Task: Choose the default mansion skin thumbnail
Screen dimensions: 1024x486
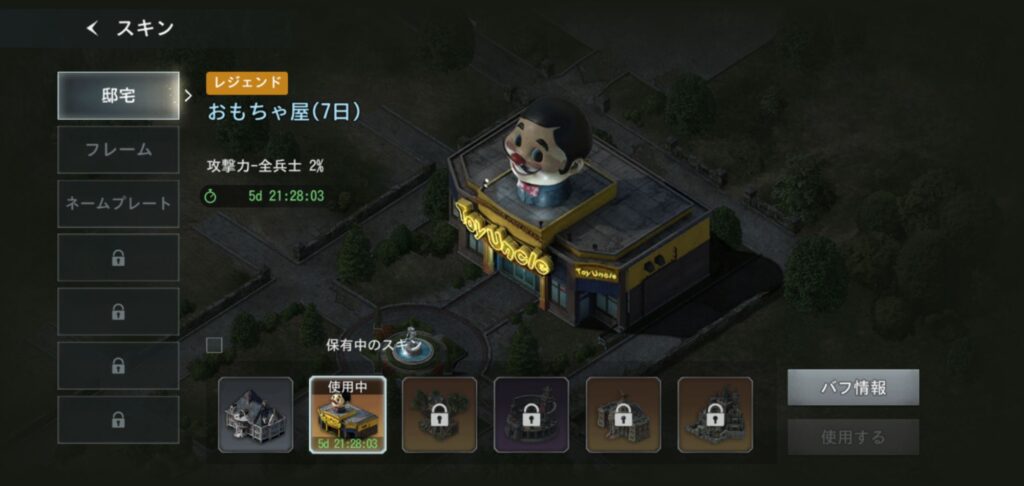Action: click(256, 415)
